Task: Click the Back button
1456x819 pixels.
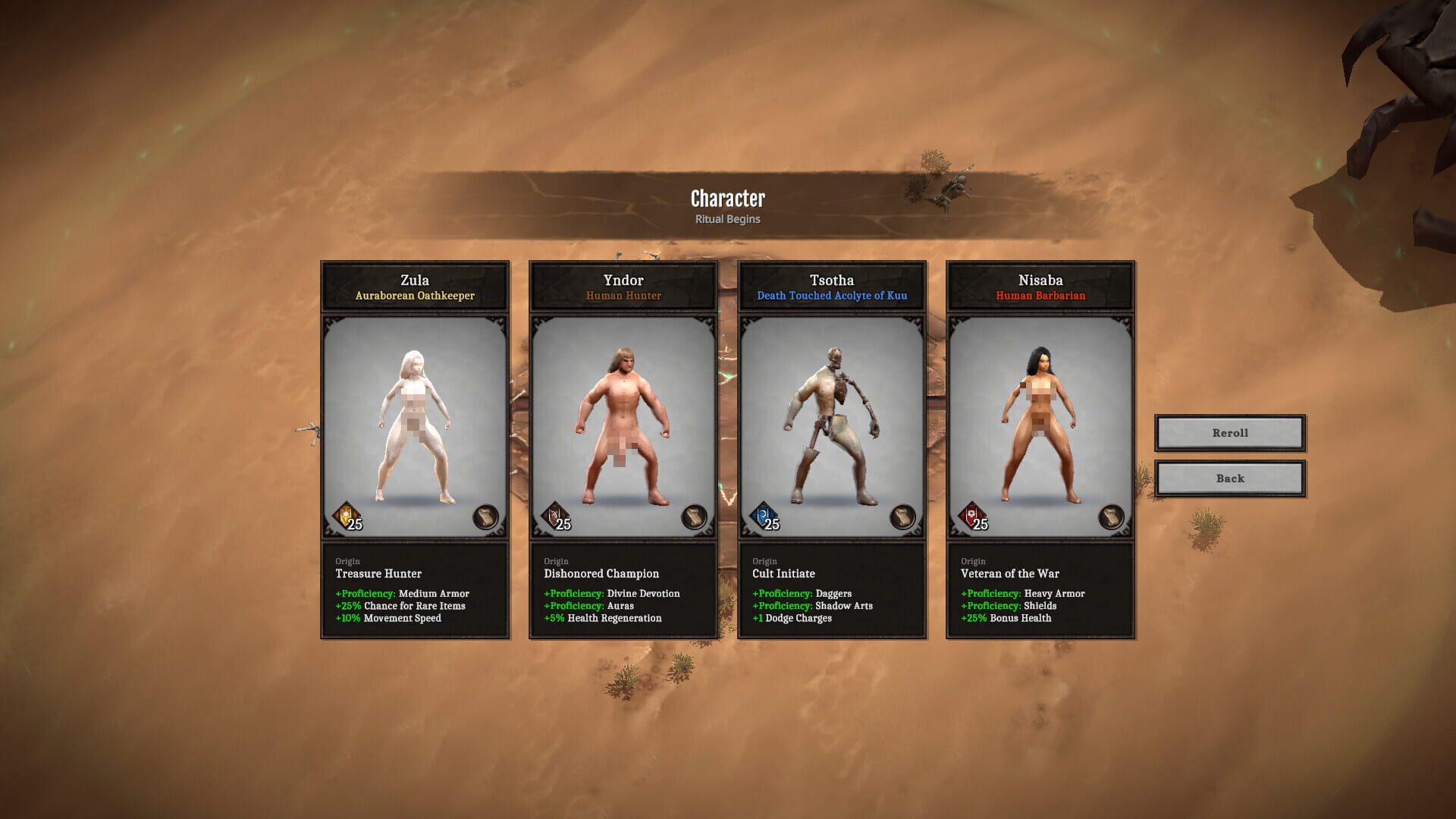Action: (1228, 478)
